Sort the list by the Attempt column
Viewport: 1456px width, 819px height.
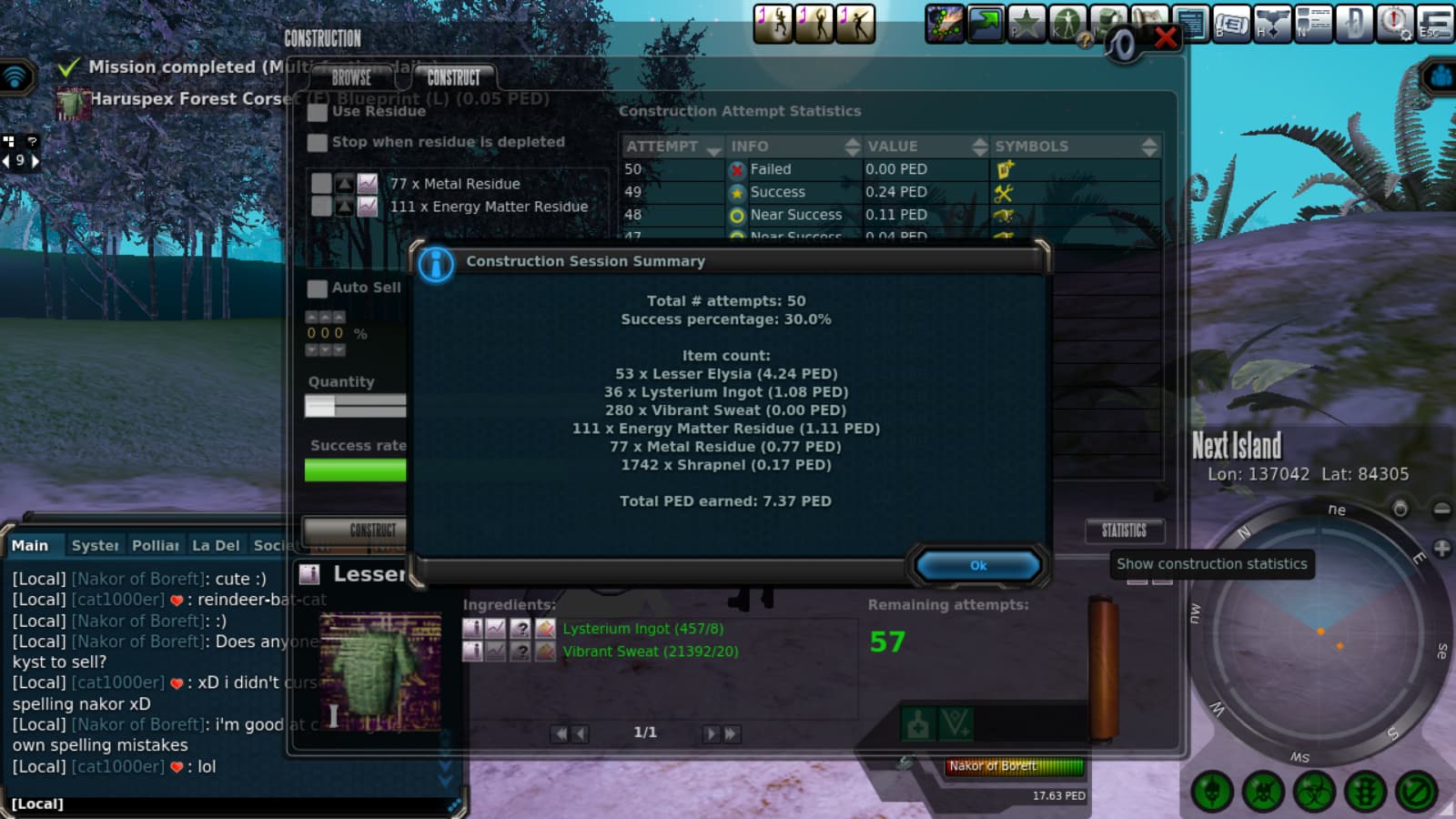tap(672, 147)
